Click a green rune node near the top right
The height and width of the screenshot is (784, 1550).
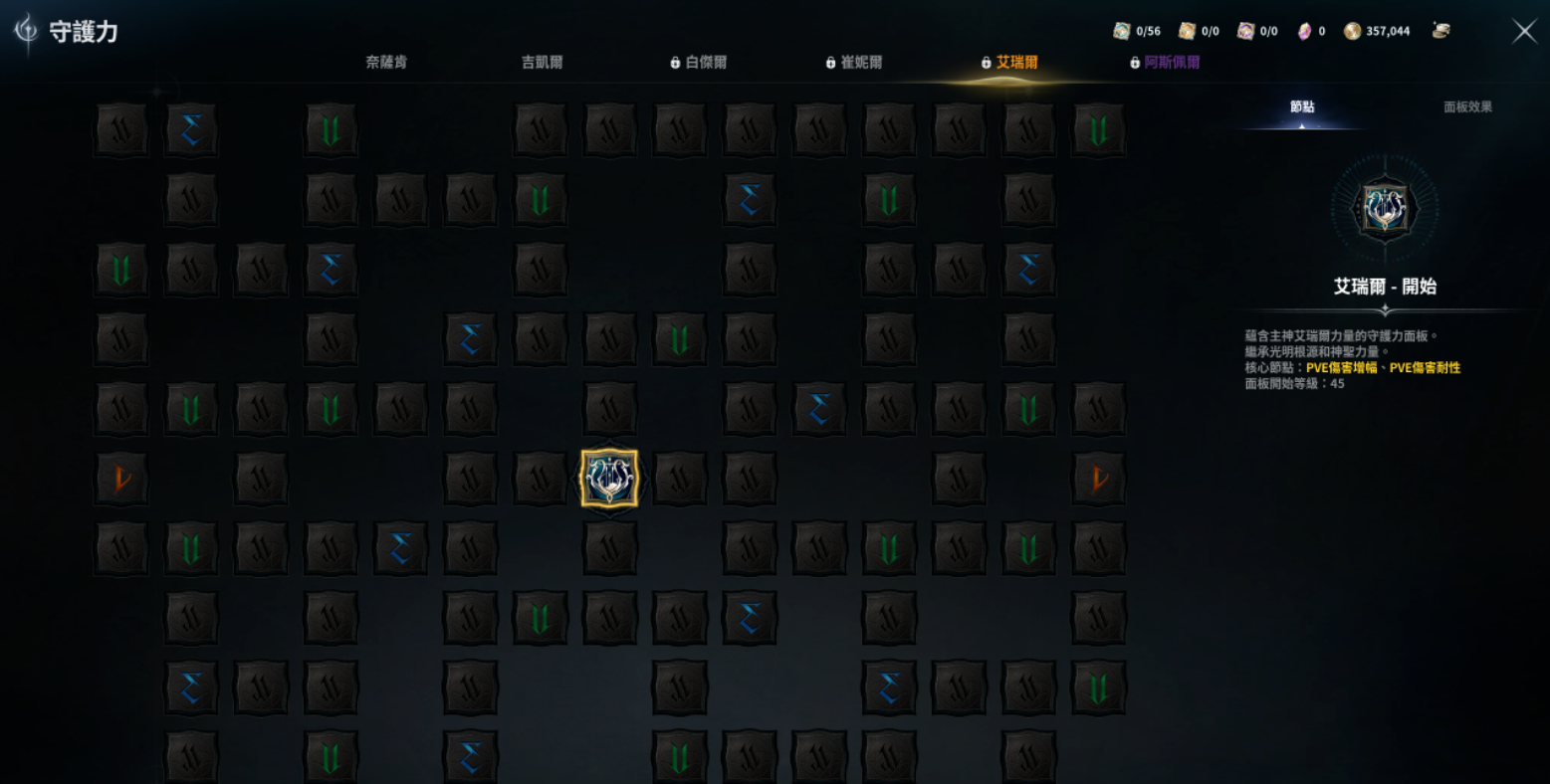[x=1098, y=129]
